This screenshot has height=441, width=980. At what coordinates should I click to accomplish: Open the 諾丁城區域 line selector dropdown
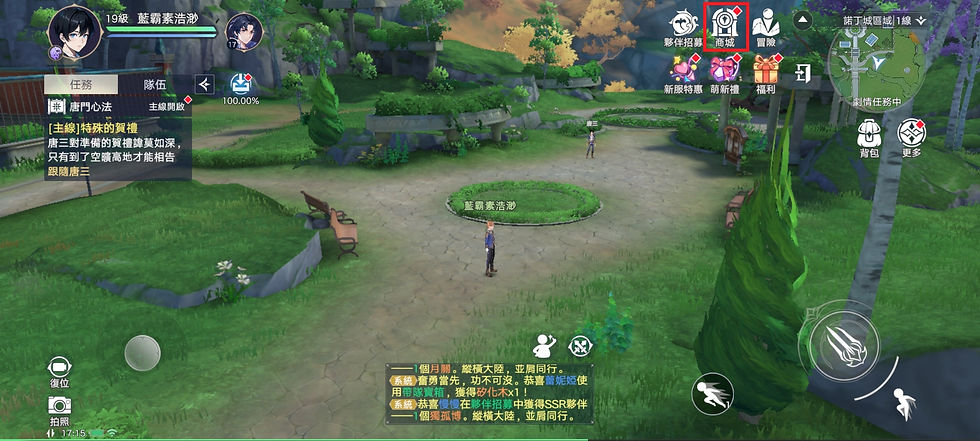[x=884, y=20]
